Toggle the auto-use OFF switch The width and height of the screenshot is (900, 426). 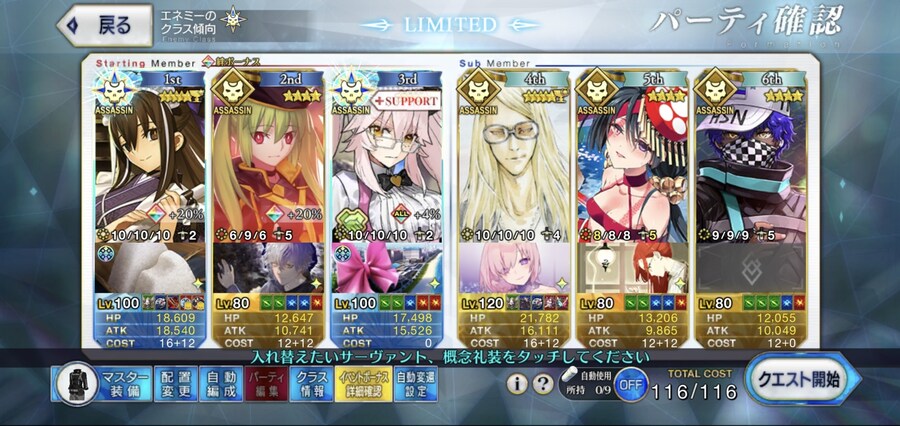click(x=630, y=384)
